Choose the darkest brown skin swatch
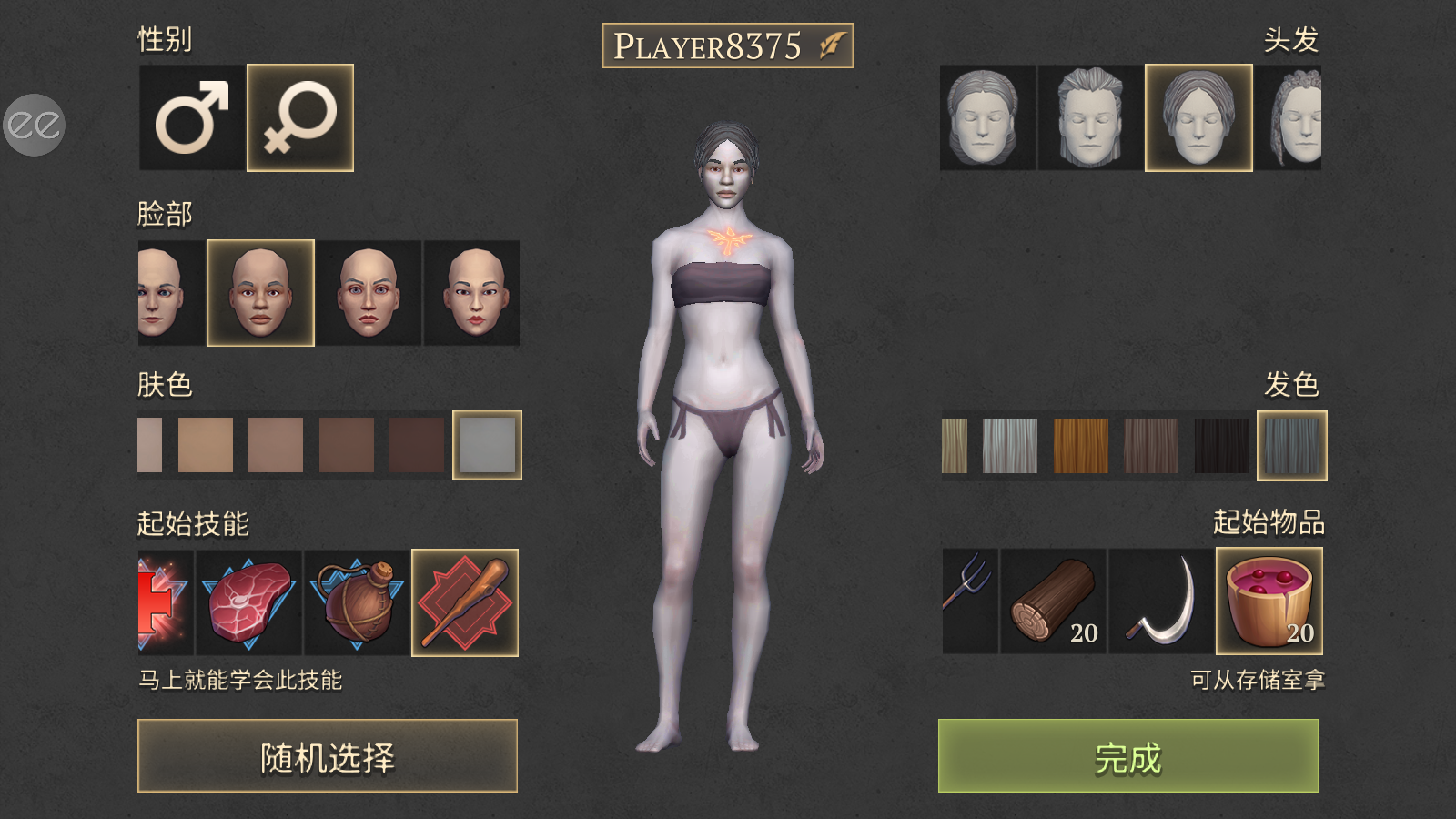Image resolution: width=1456 pixels, height=819 pixels. [x=417, y=445]
